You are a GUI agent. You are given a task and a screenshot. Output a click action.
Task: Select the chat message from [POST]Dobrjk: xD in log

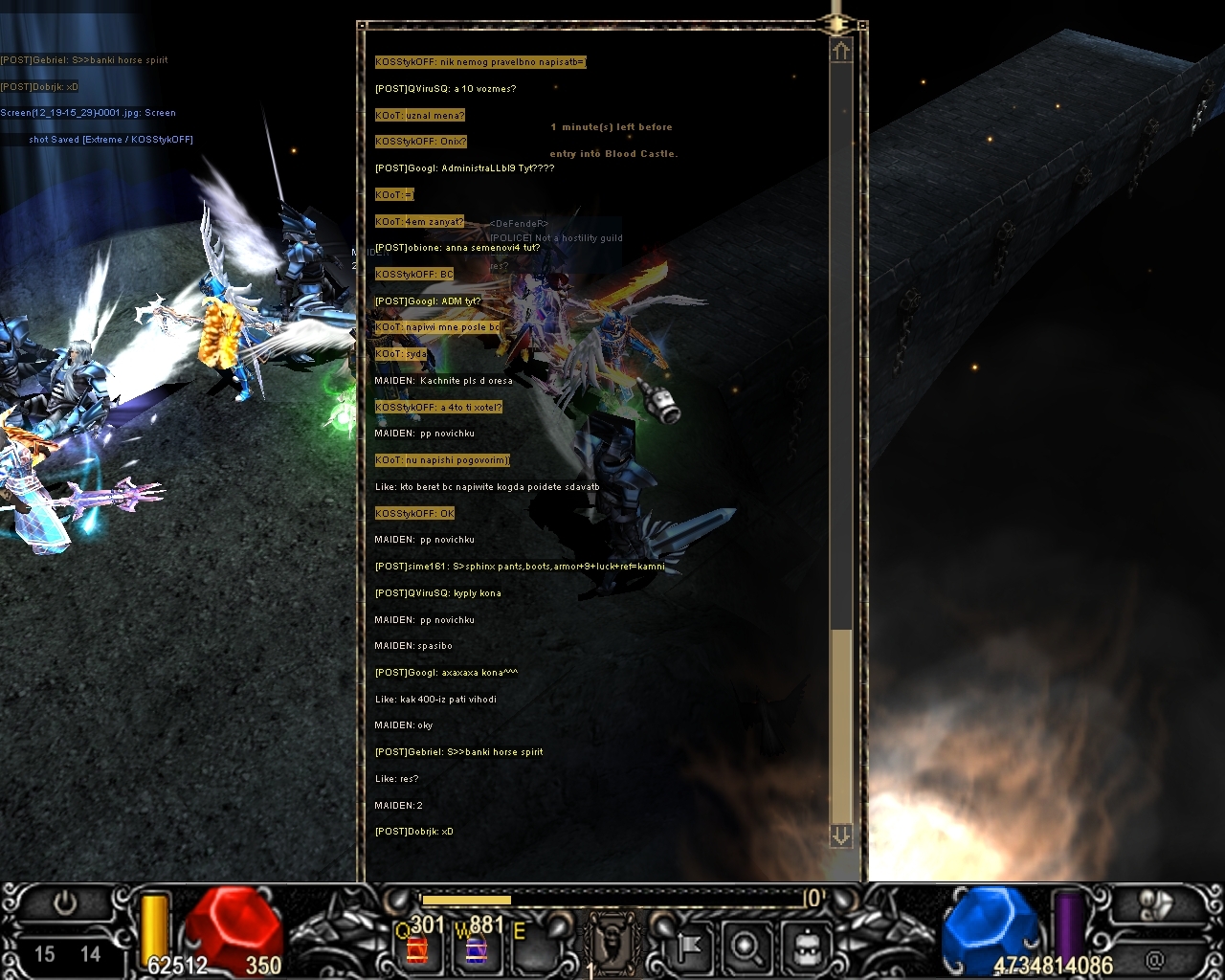tap(414, 832)
